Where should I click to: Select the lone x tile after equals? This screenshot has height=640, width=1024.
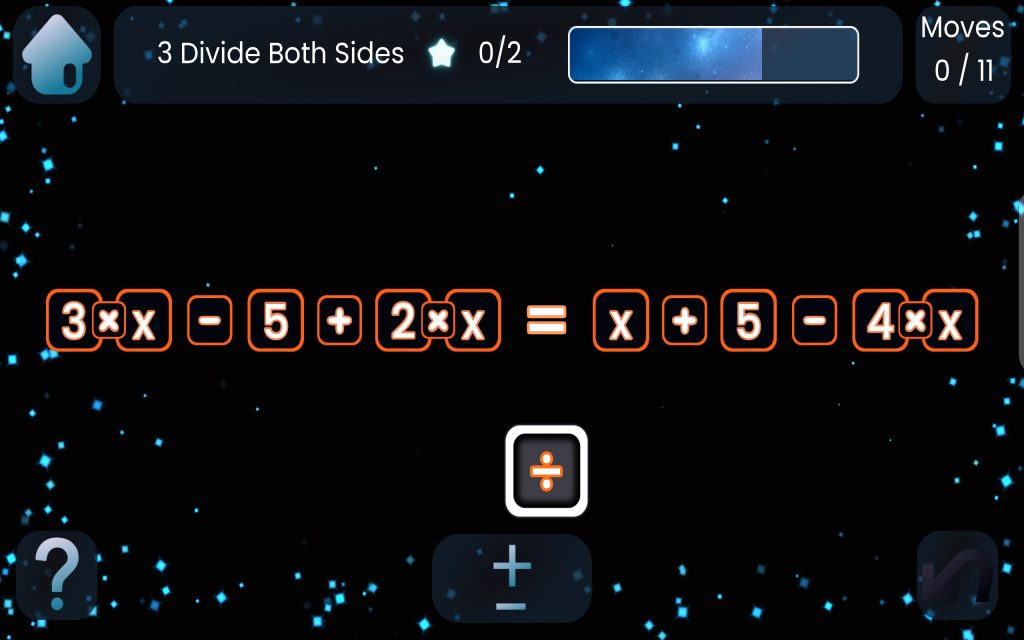coord(621,321)
